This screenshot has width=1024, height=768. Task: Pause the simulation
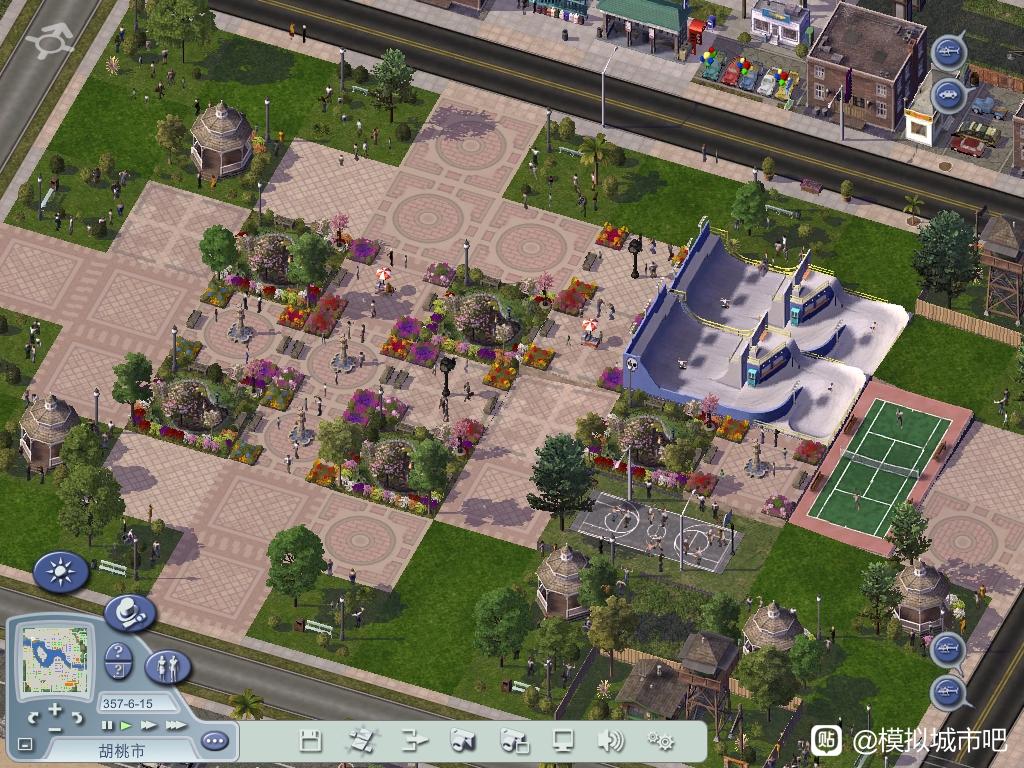coord(107,725)
